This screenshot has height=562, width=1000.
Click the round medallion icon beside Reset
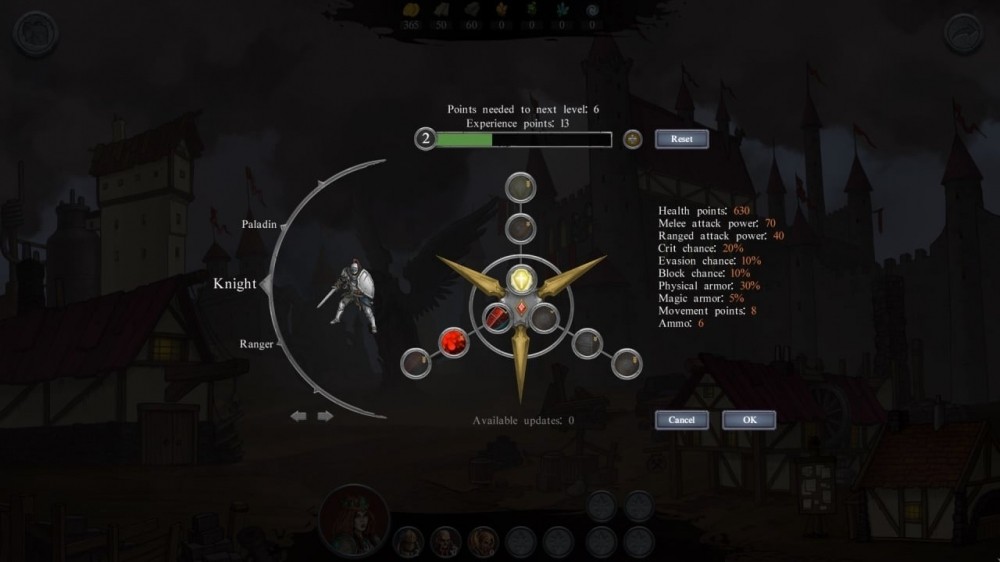tap(632, 139)
